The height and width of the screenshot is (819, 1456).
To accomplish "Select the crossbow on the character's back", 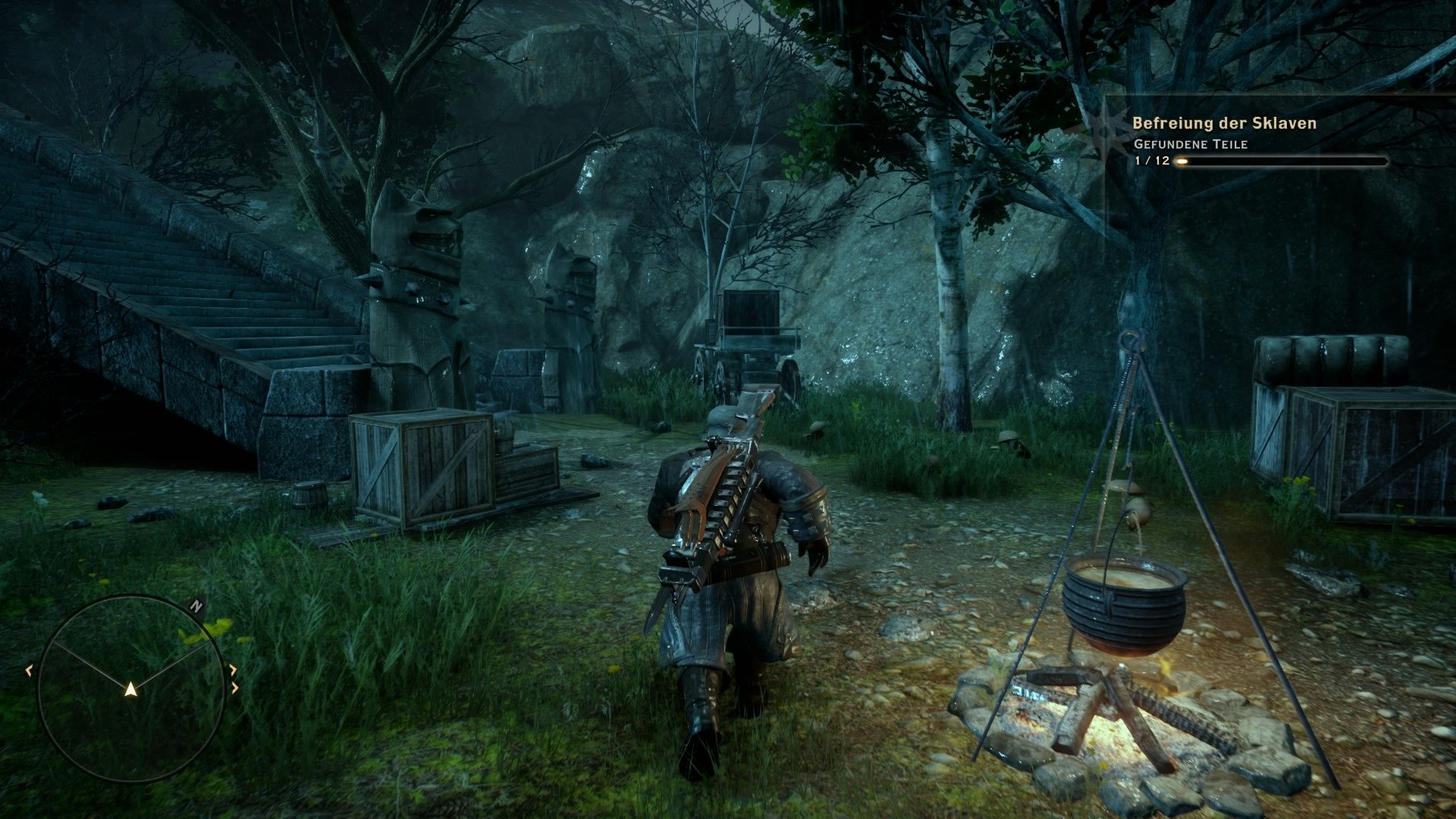I will click(x=720, y=493).
